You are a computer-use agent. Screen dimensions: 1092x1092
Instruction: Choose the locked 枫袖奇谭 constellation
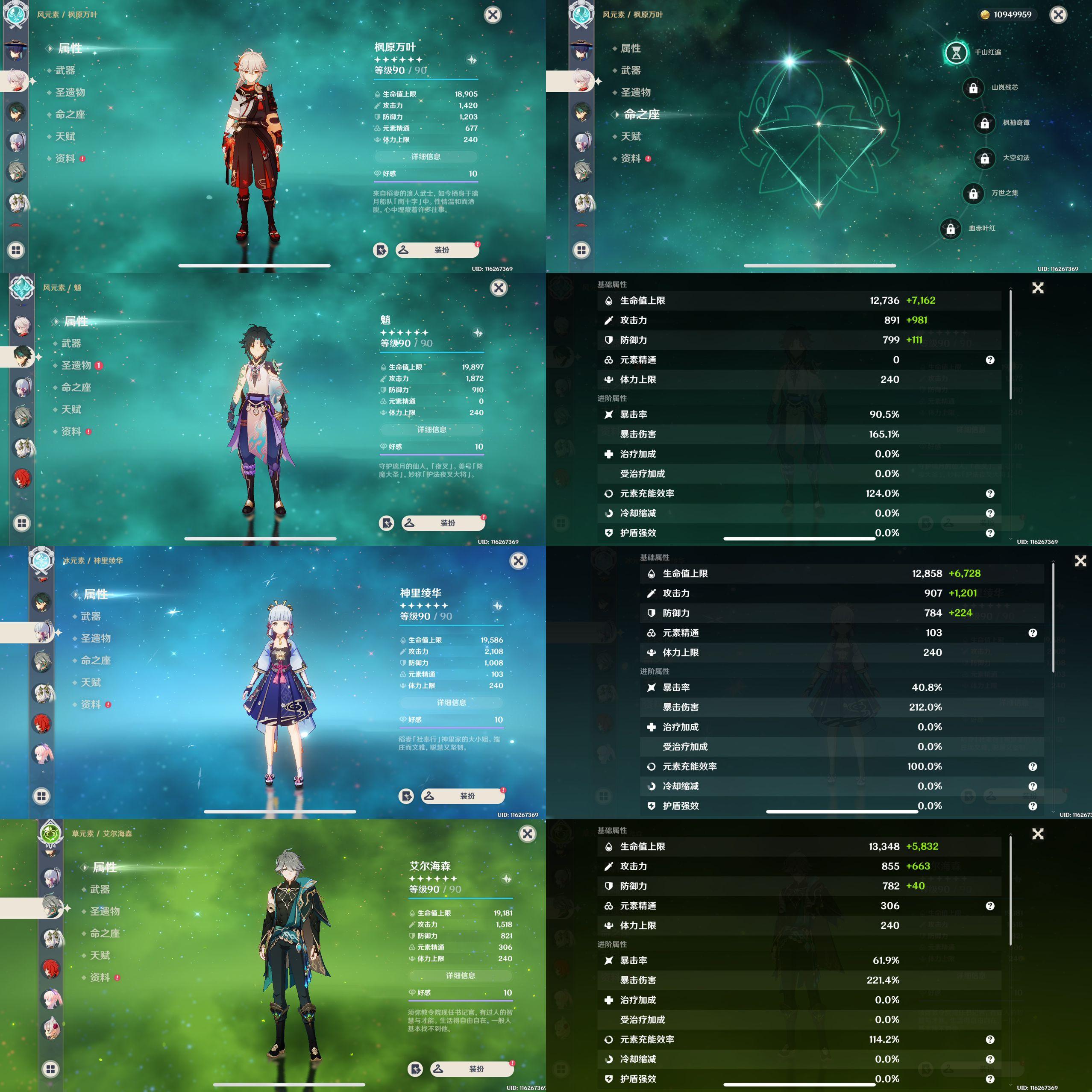coord(984,123)
